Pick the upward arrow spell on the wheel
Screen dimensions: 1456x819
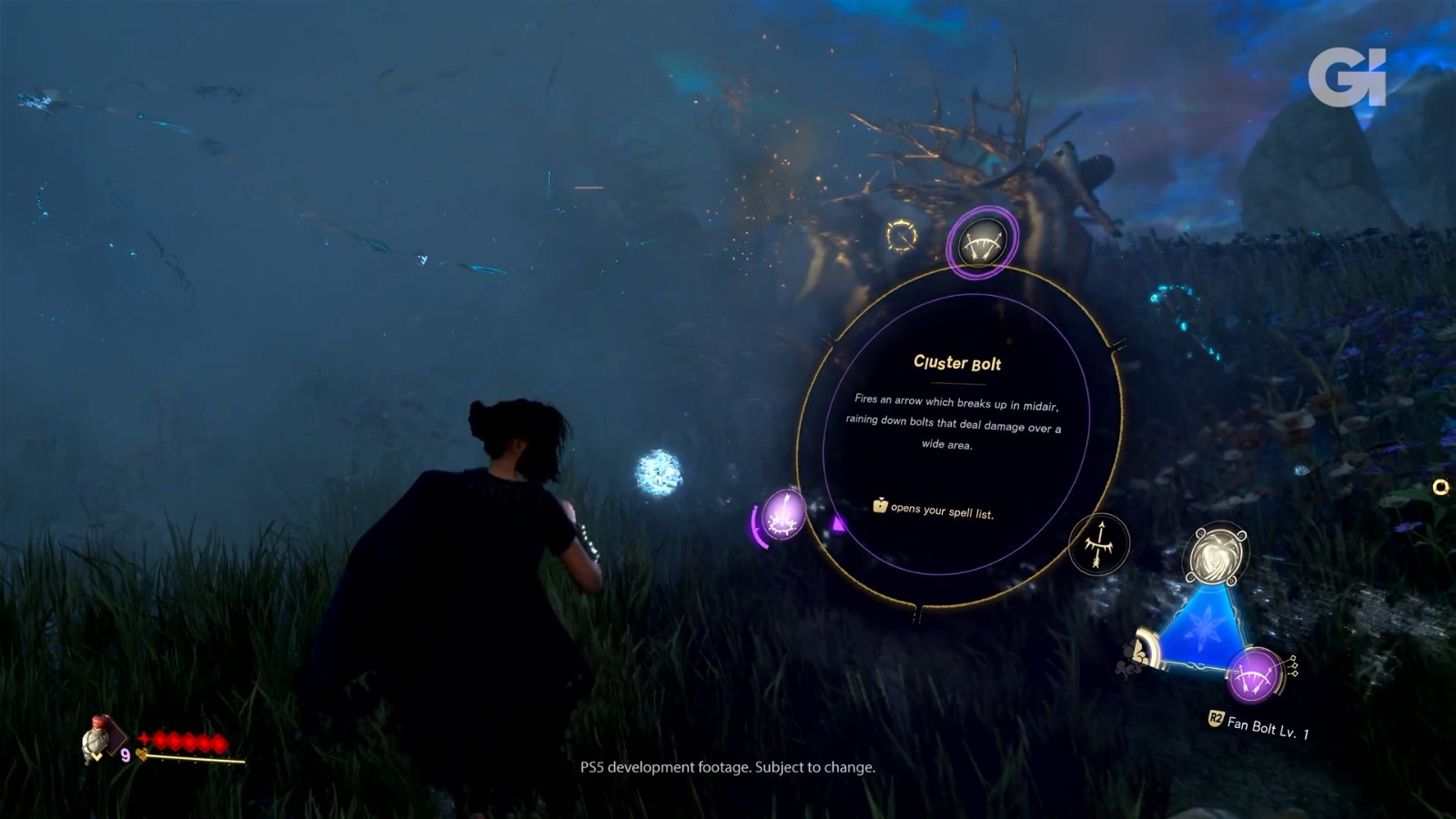point(1099,545)
